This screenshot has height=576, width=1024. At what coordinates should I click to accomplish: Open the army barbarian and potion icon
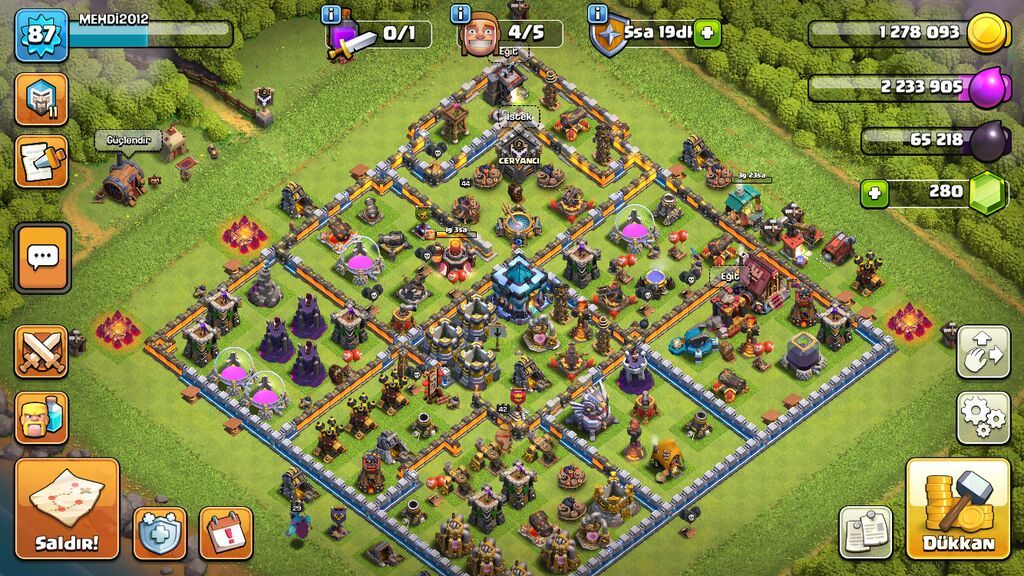coord(42,417)
